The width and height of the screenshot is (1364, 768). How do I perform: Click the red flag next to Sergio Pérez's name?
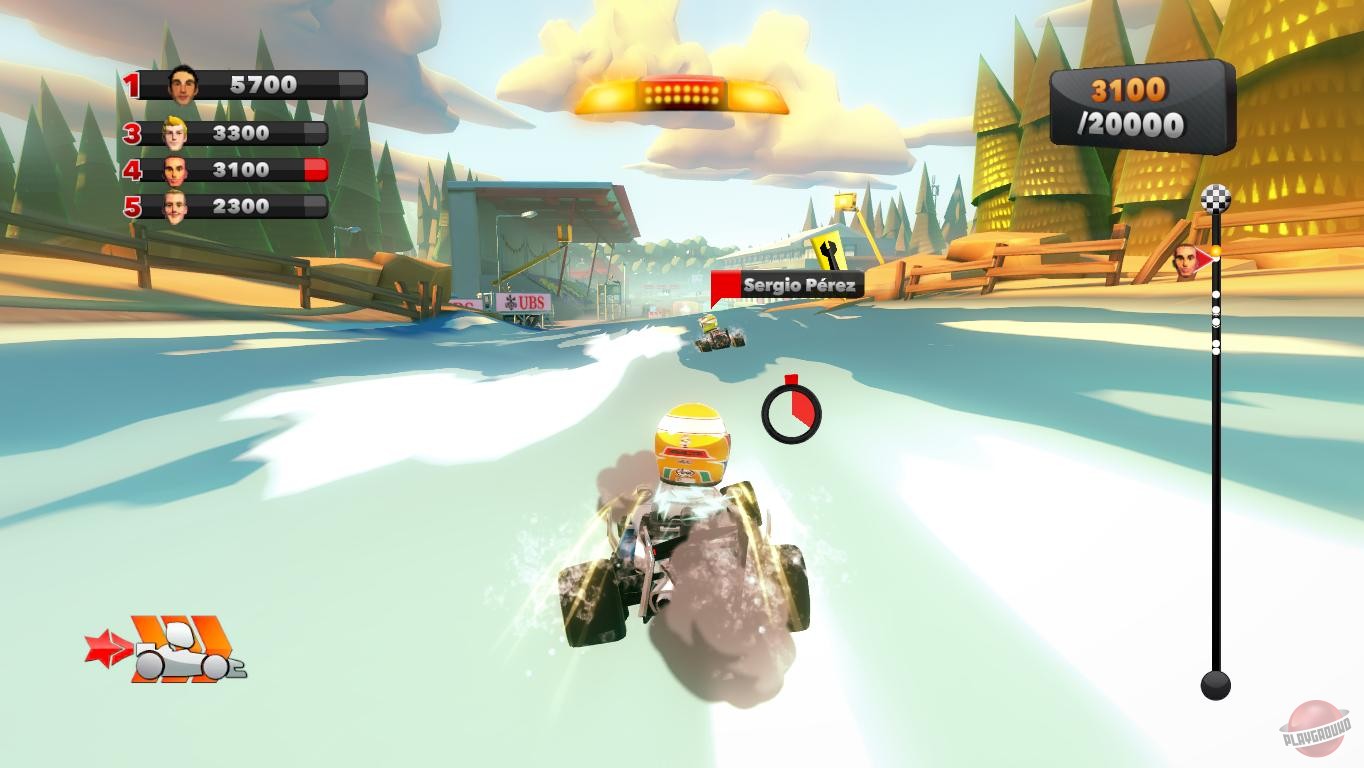click(727, 282)
